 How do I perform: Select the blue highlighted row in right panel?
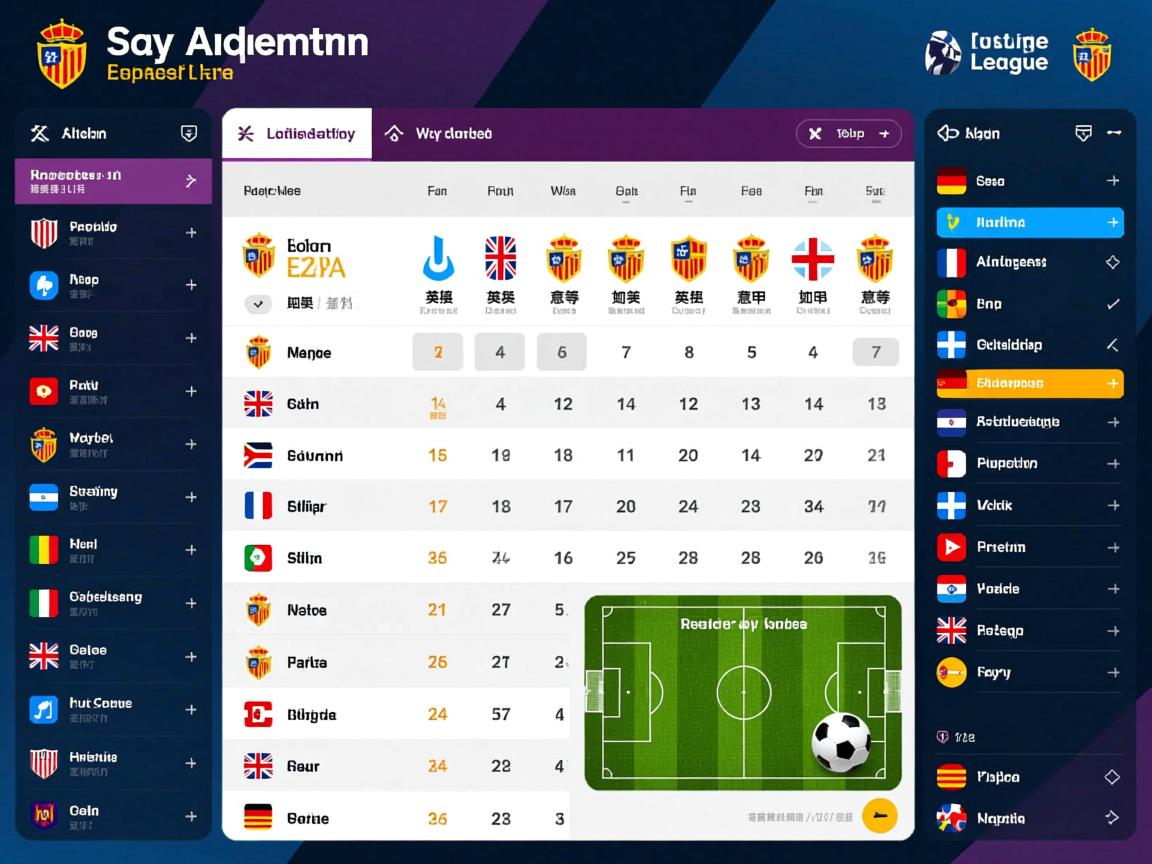1029,222
